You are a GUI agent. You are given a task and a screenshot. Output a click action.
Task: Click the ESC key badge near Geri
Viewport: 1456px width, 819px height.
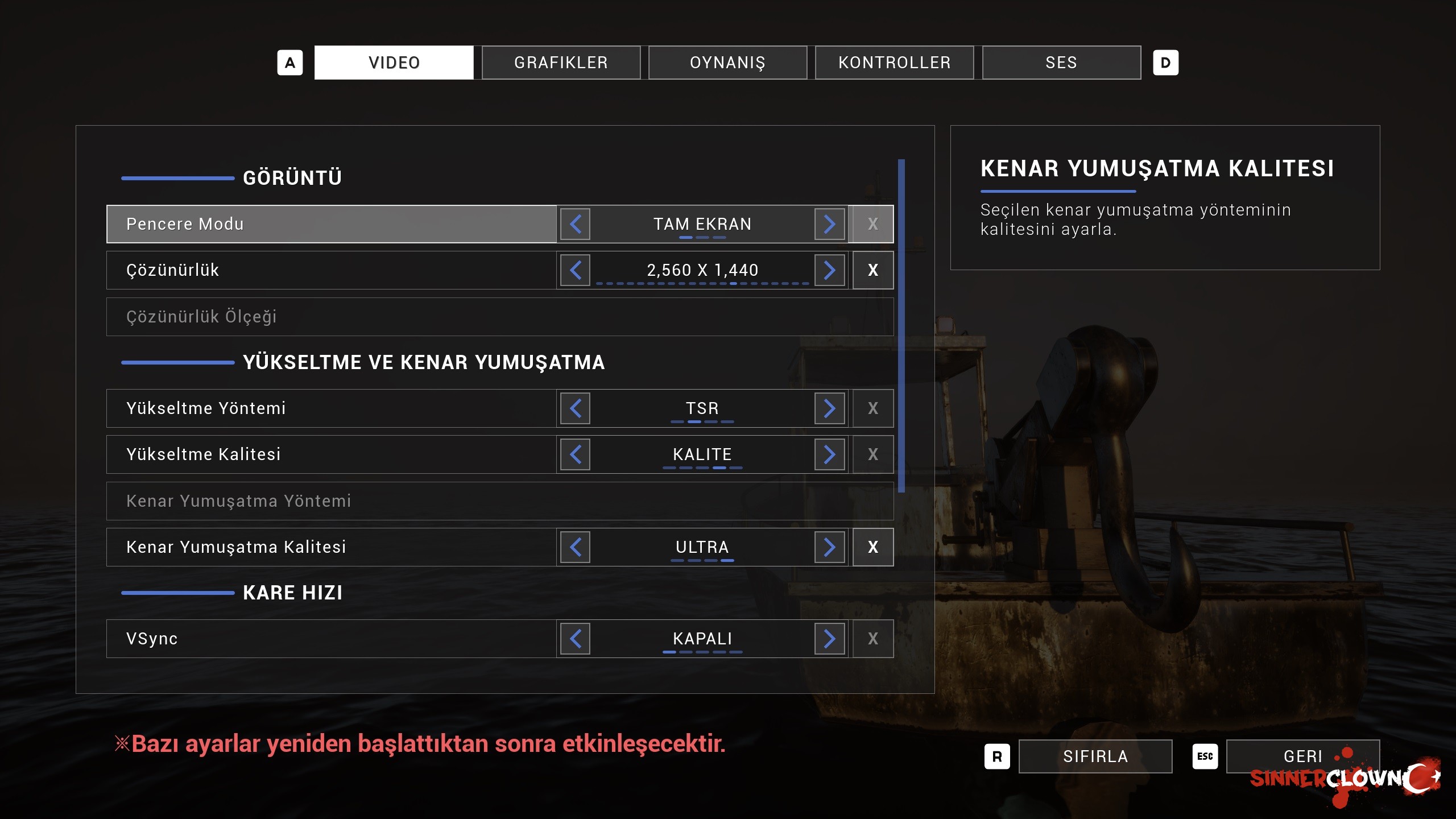point(1205,756)
